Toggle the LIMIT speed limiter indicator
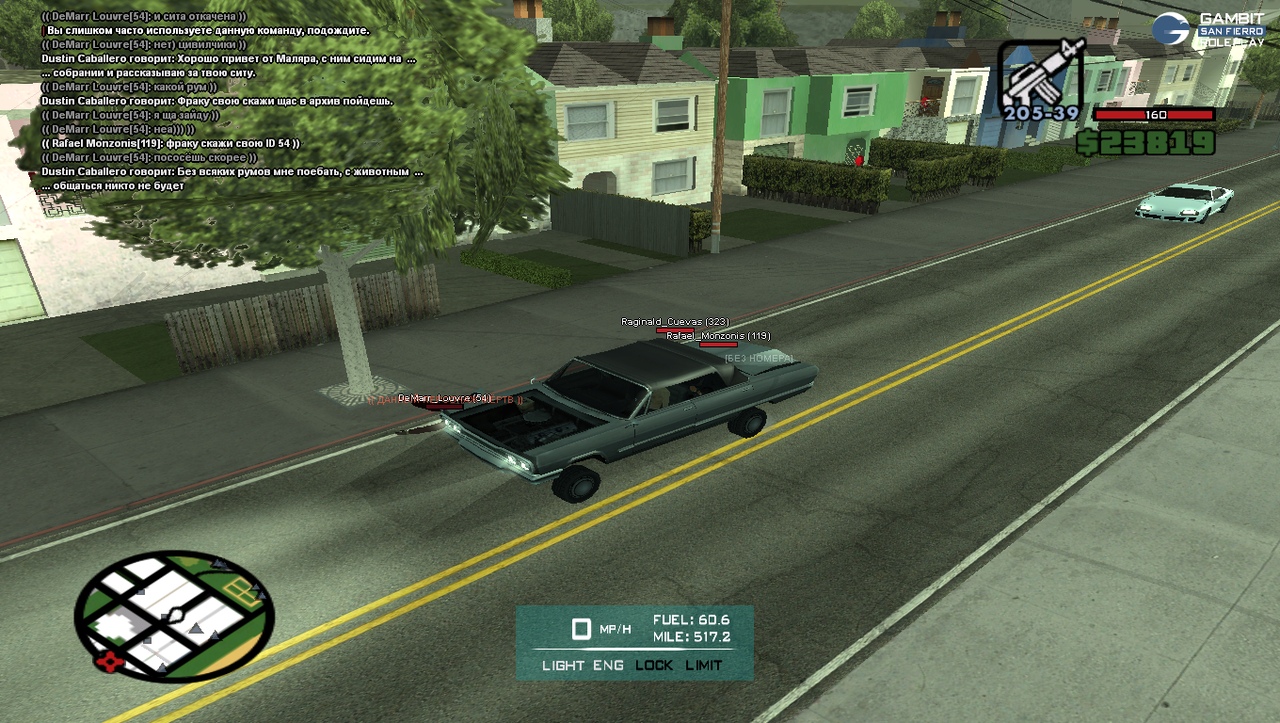The height and width of the screenshot is (723, 1280). 704,665
